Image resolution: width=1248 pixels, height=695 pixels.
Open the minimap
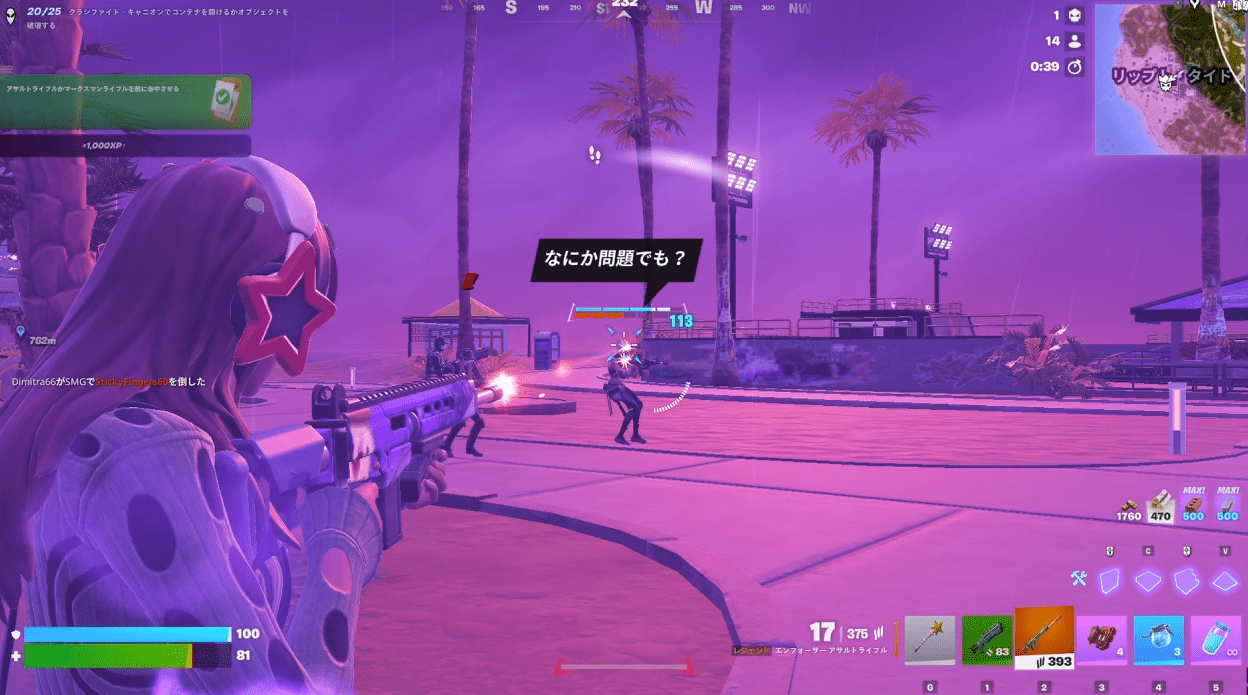1170,78
